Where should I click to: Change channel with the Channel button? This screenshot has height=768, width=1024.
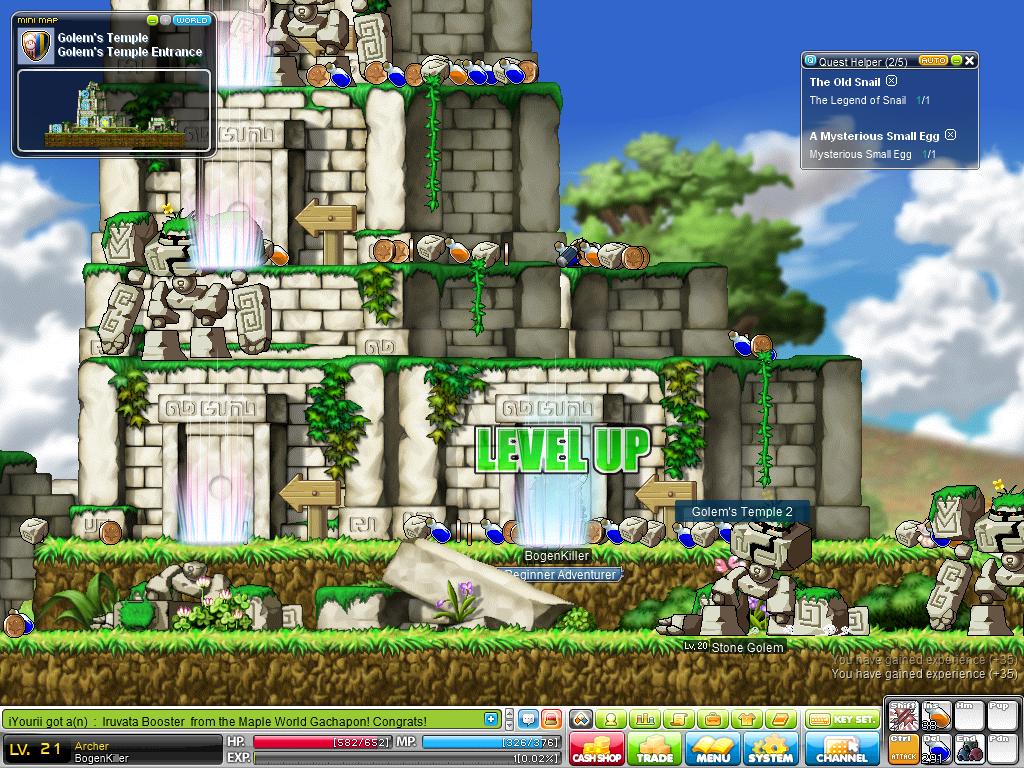[842, 749]
